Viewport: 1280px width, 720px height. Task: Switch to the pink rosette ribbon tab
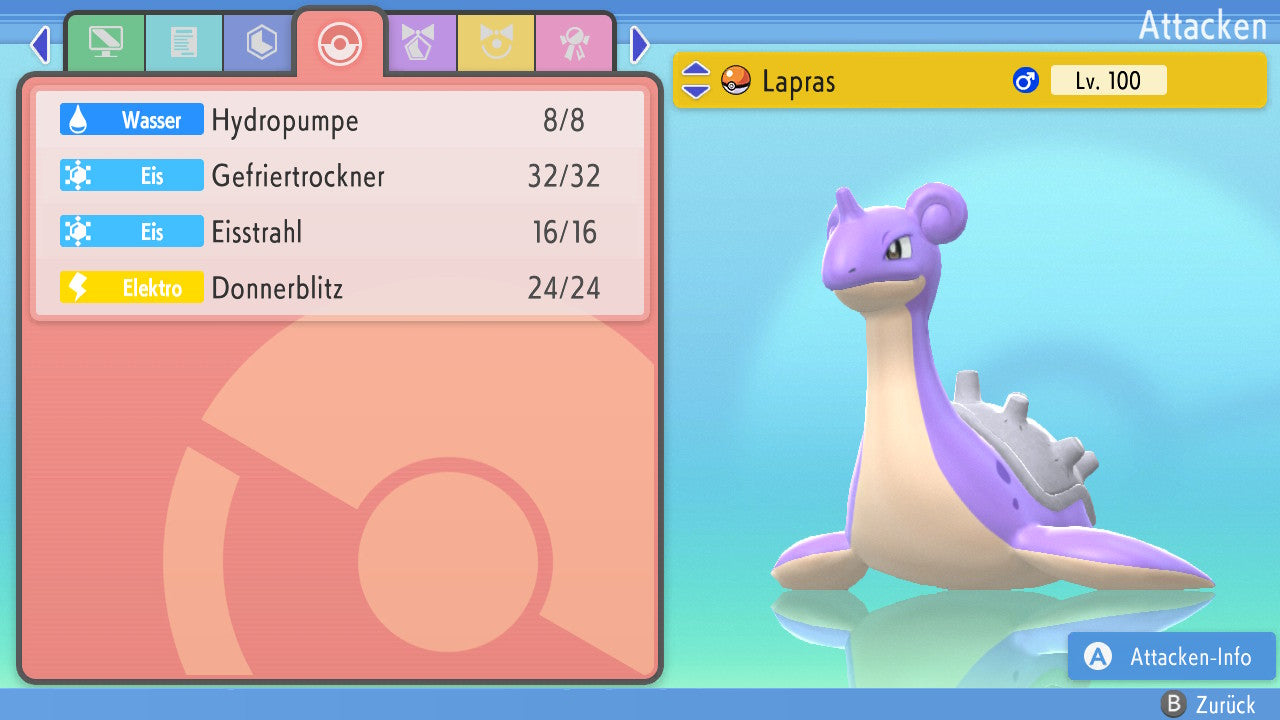click(x=575, y=43)
